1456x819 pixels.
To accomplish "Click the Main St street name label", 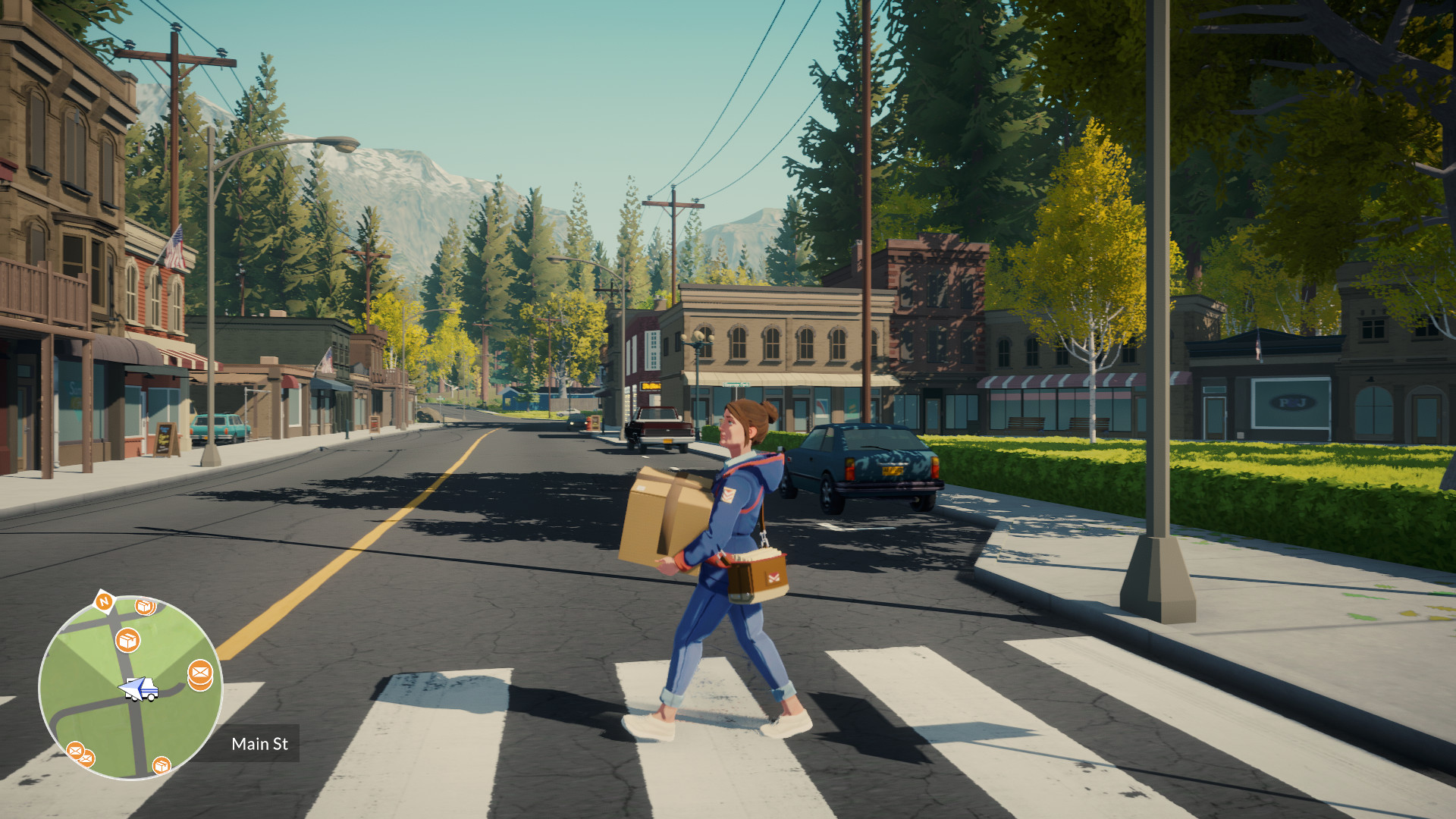I will [x=260, y=745].
